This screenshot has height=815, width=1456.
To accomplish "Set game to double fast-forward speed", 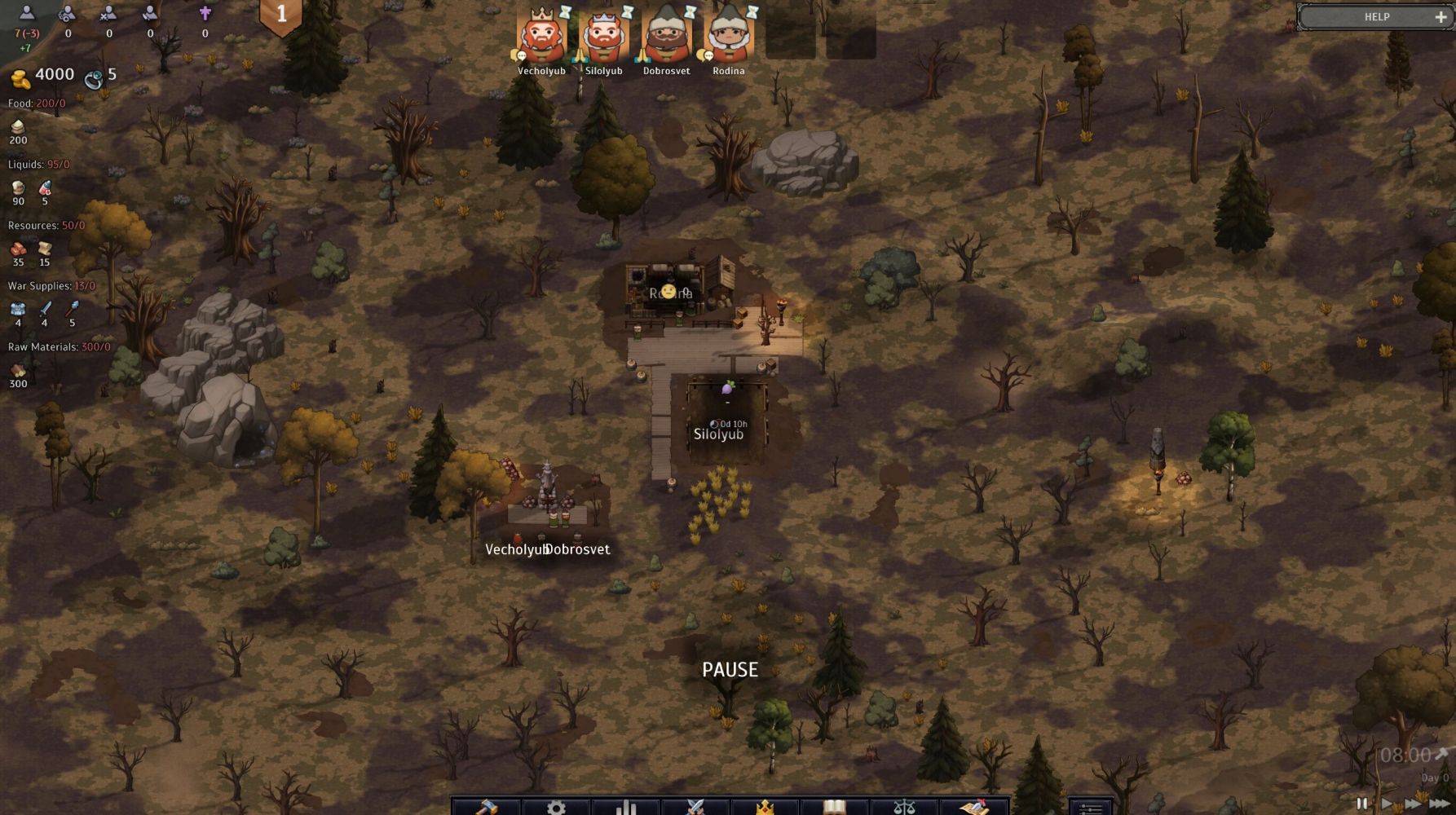I will 1412,804.
